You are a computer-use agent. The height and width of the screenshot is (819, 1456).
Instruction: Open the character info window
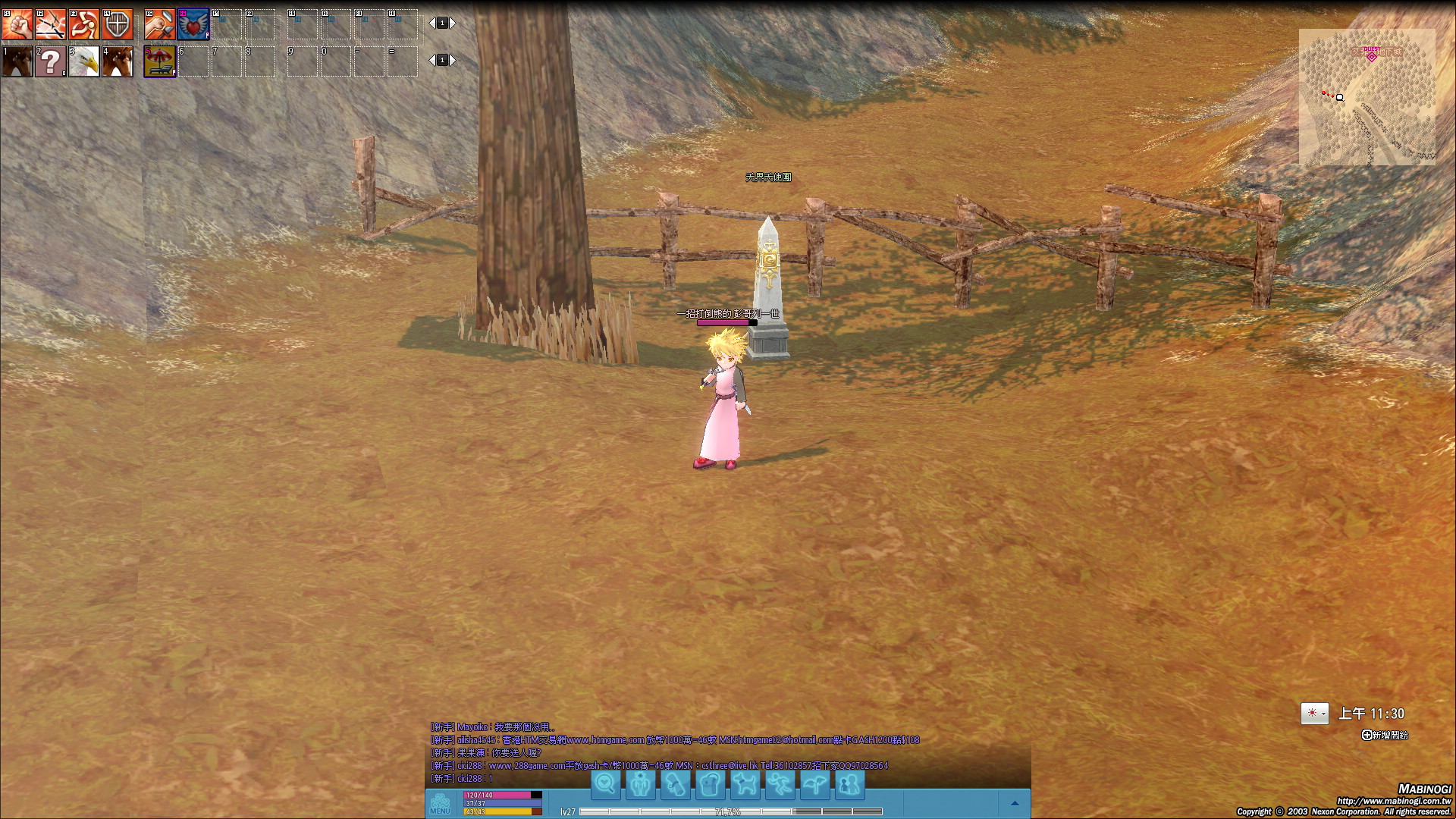[641, 784]
